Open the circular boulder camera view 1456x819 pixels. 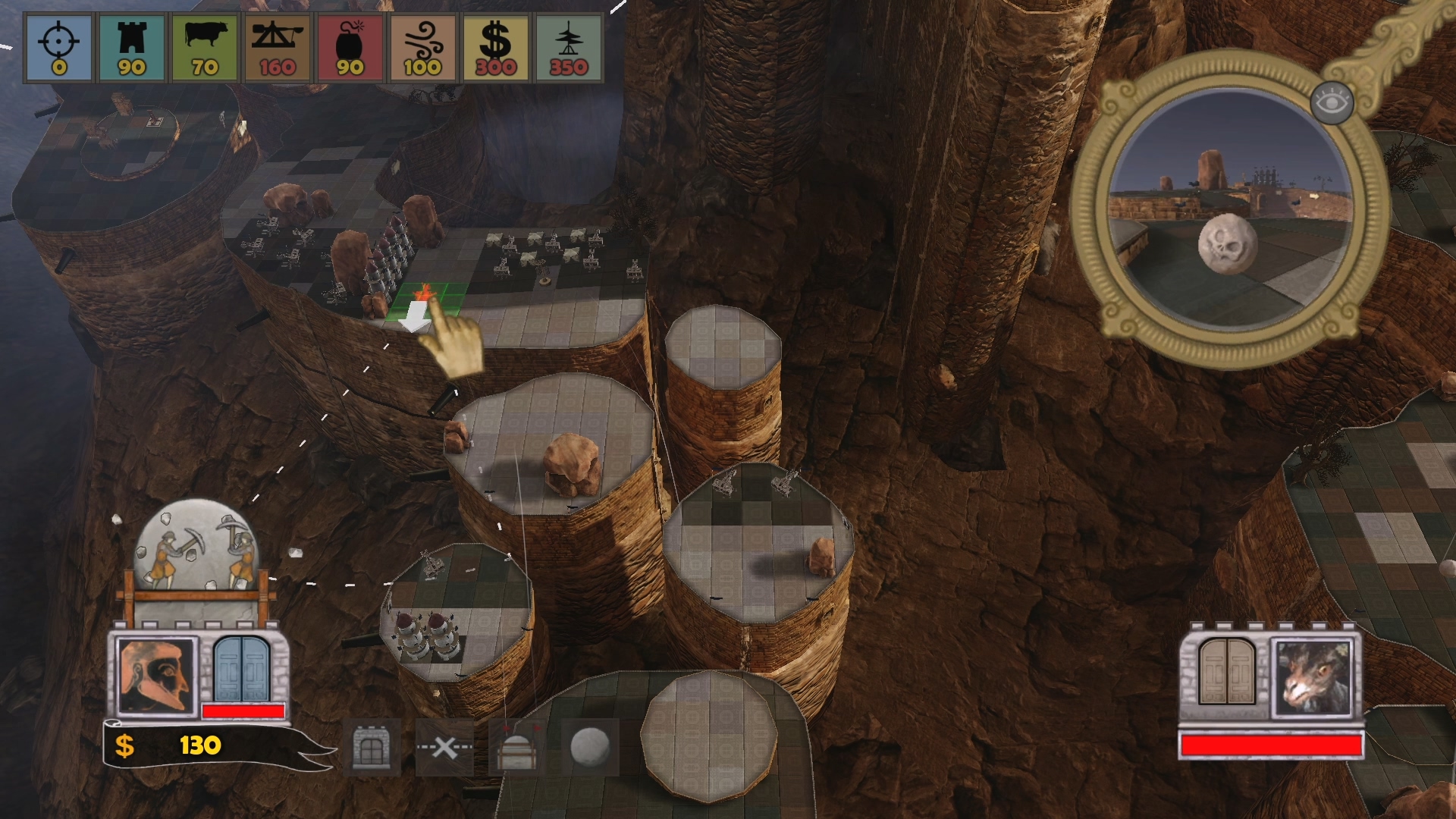(x=1232, y=209)
